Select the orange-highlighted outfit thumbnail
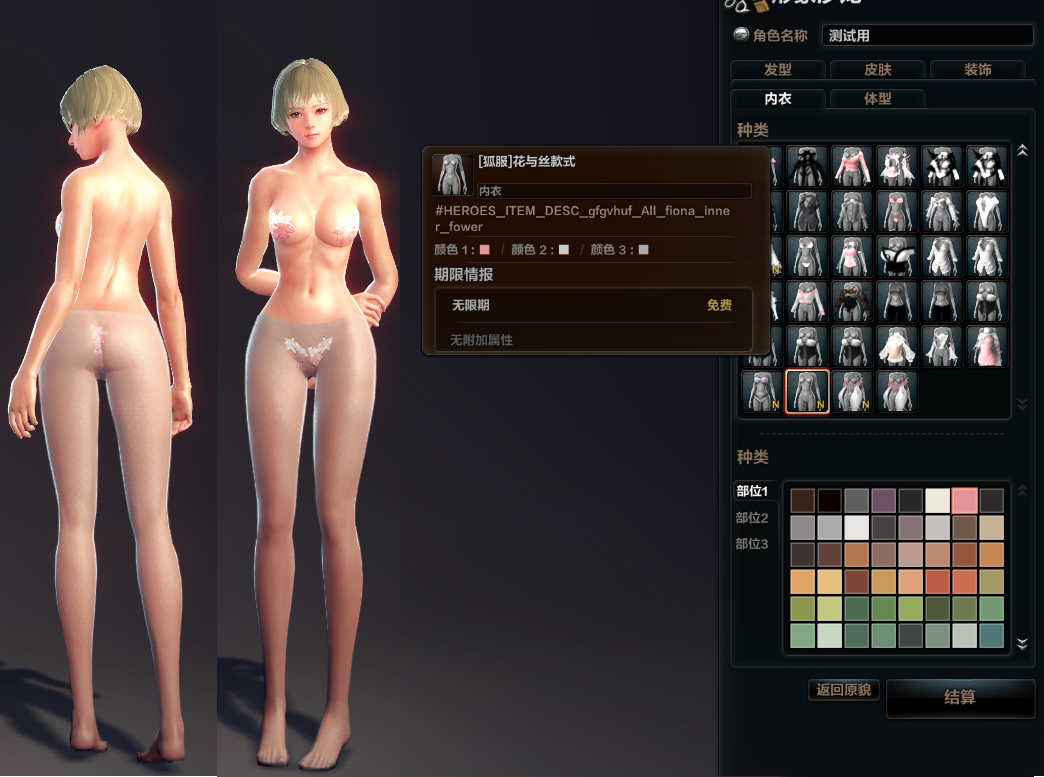 tap(807, 392)
